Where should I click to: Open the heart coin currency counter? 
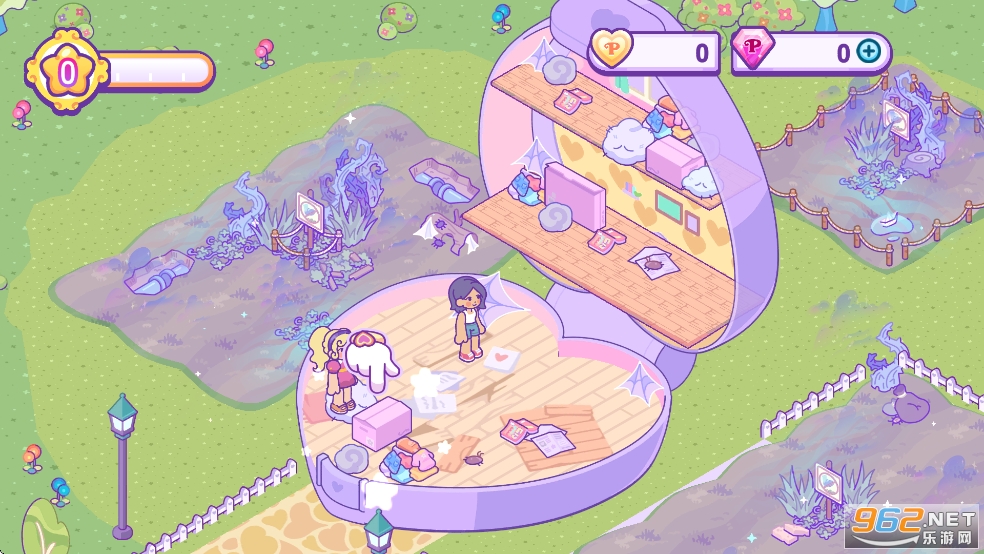click(x=653, y=52)
